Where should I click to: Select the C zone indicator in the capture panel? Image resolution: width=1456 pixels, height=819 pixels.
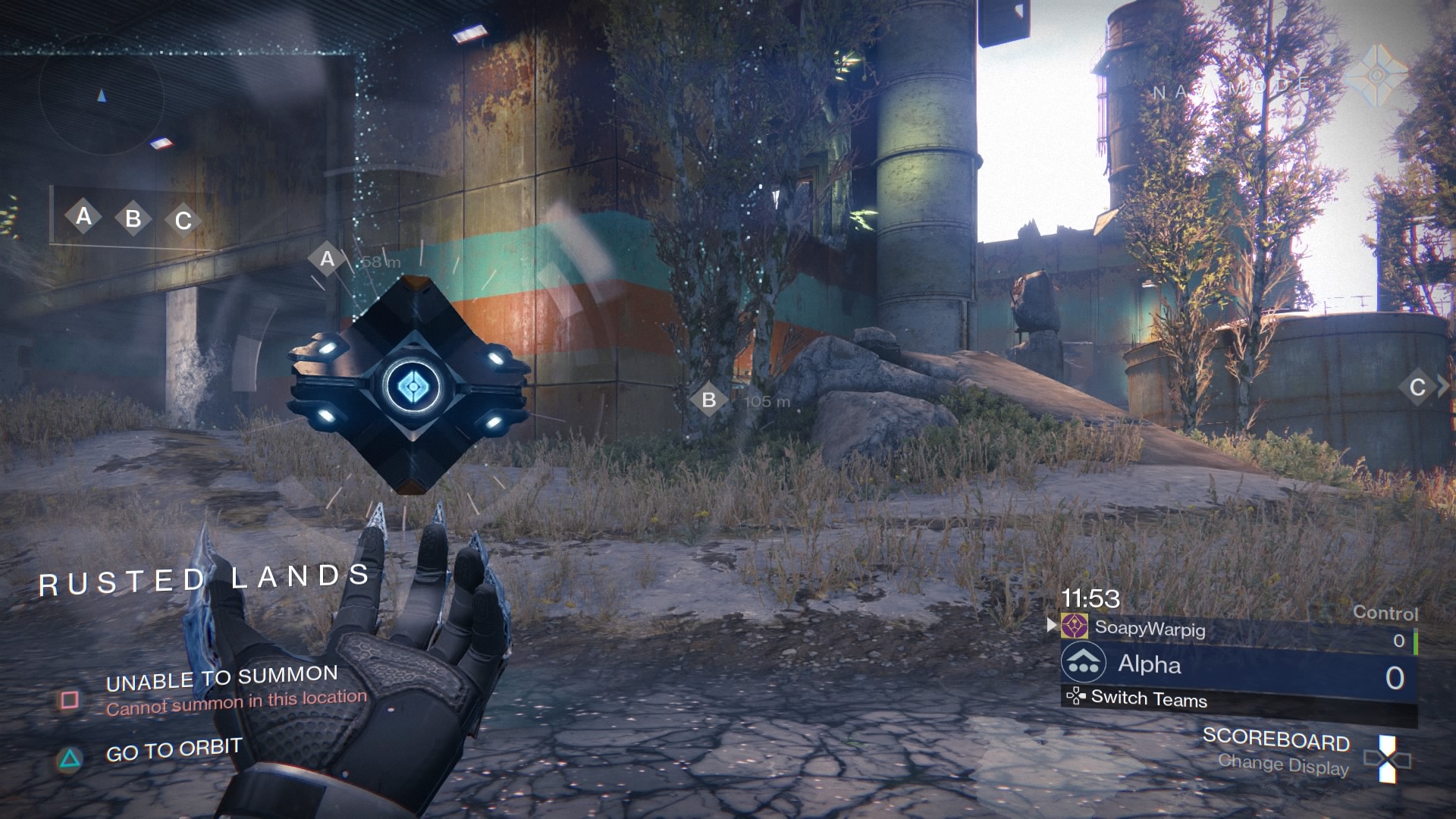click(x=183, y=221)
